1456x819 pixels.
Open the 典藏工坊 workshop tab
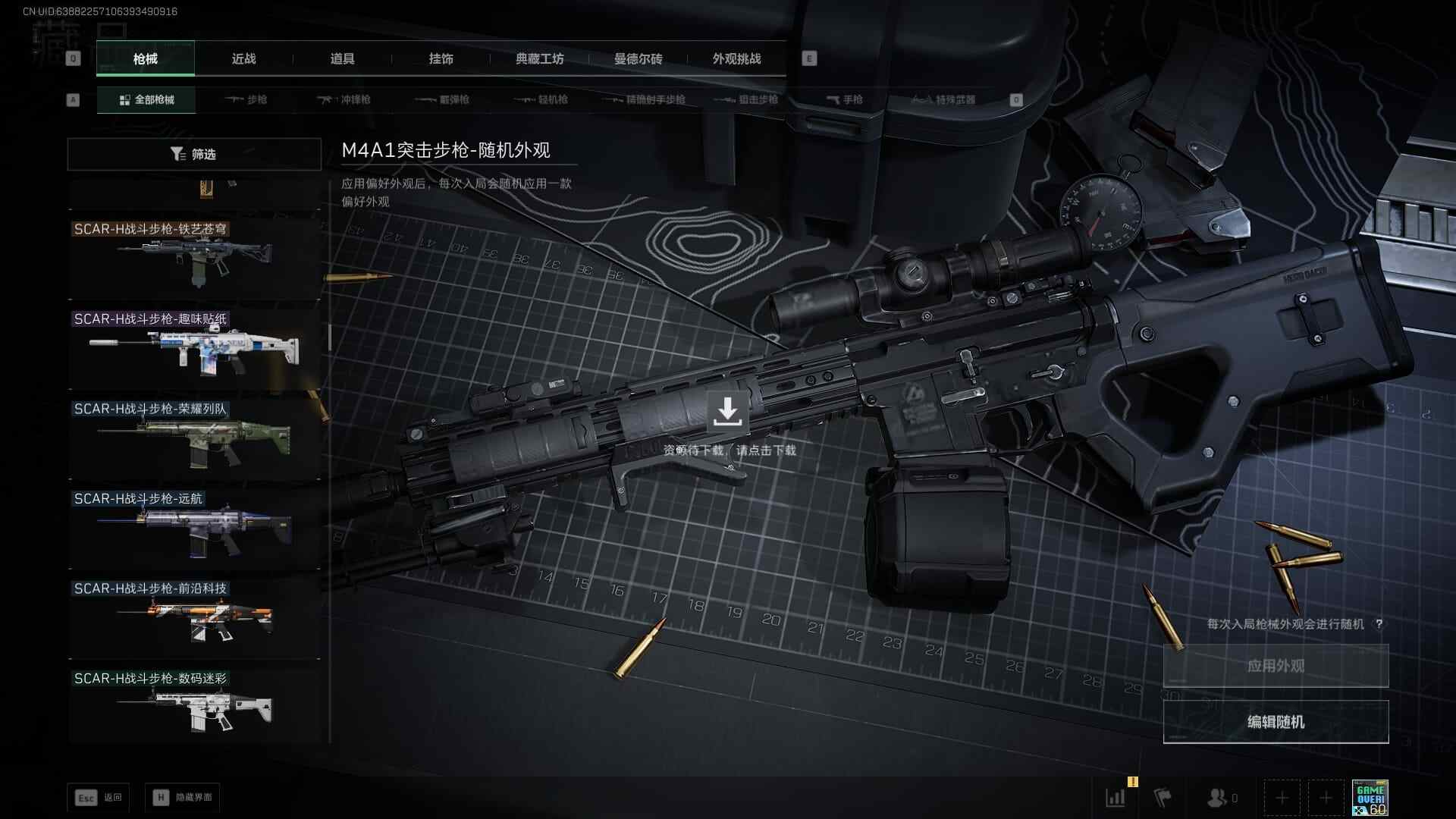(539, 59)
